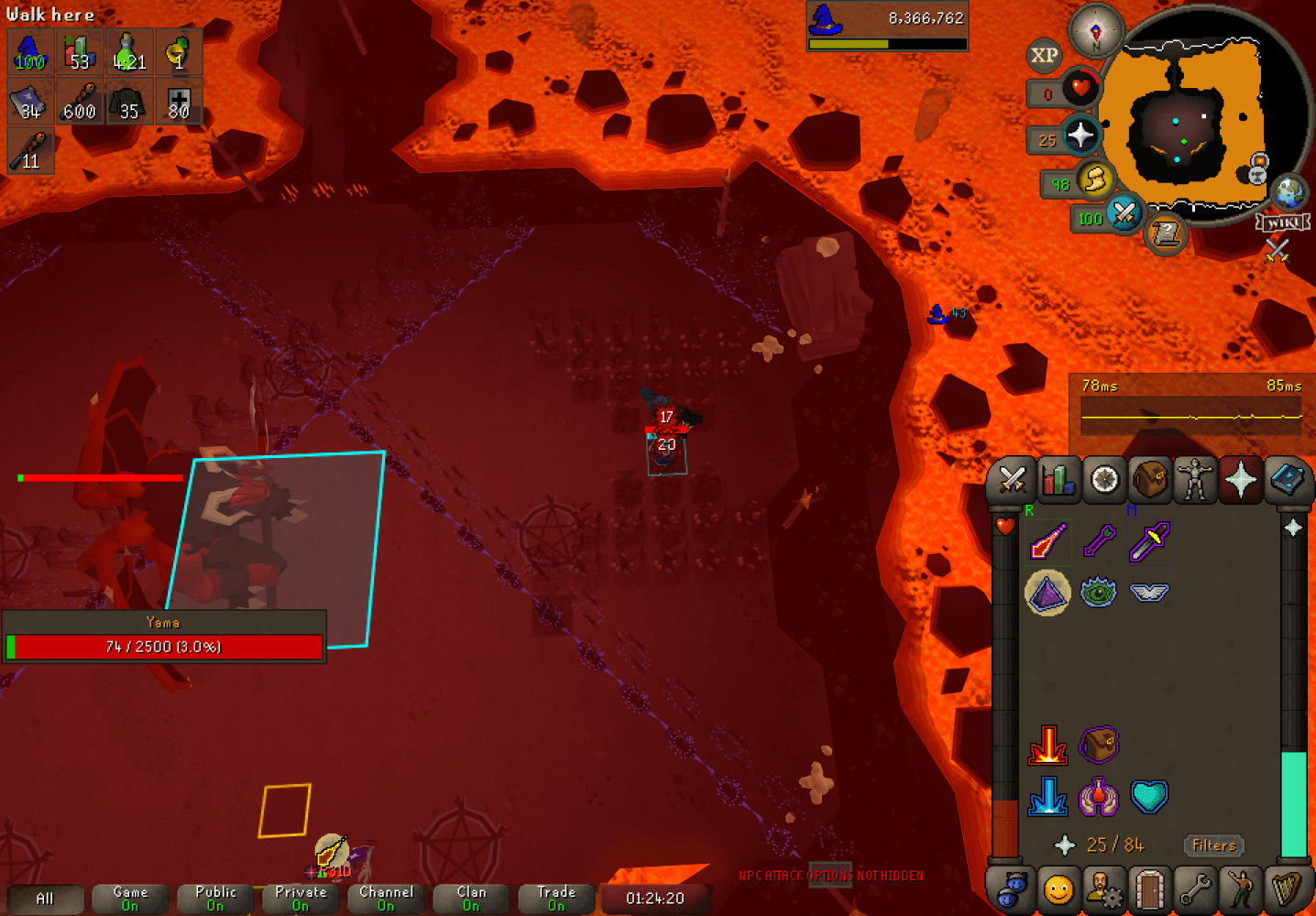Switch to the Quest journal tab
The height and width of the screenshot is (916, 1316).
pyautogui.click(x=1103, y=479)
